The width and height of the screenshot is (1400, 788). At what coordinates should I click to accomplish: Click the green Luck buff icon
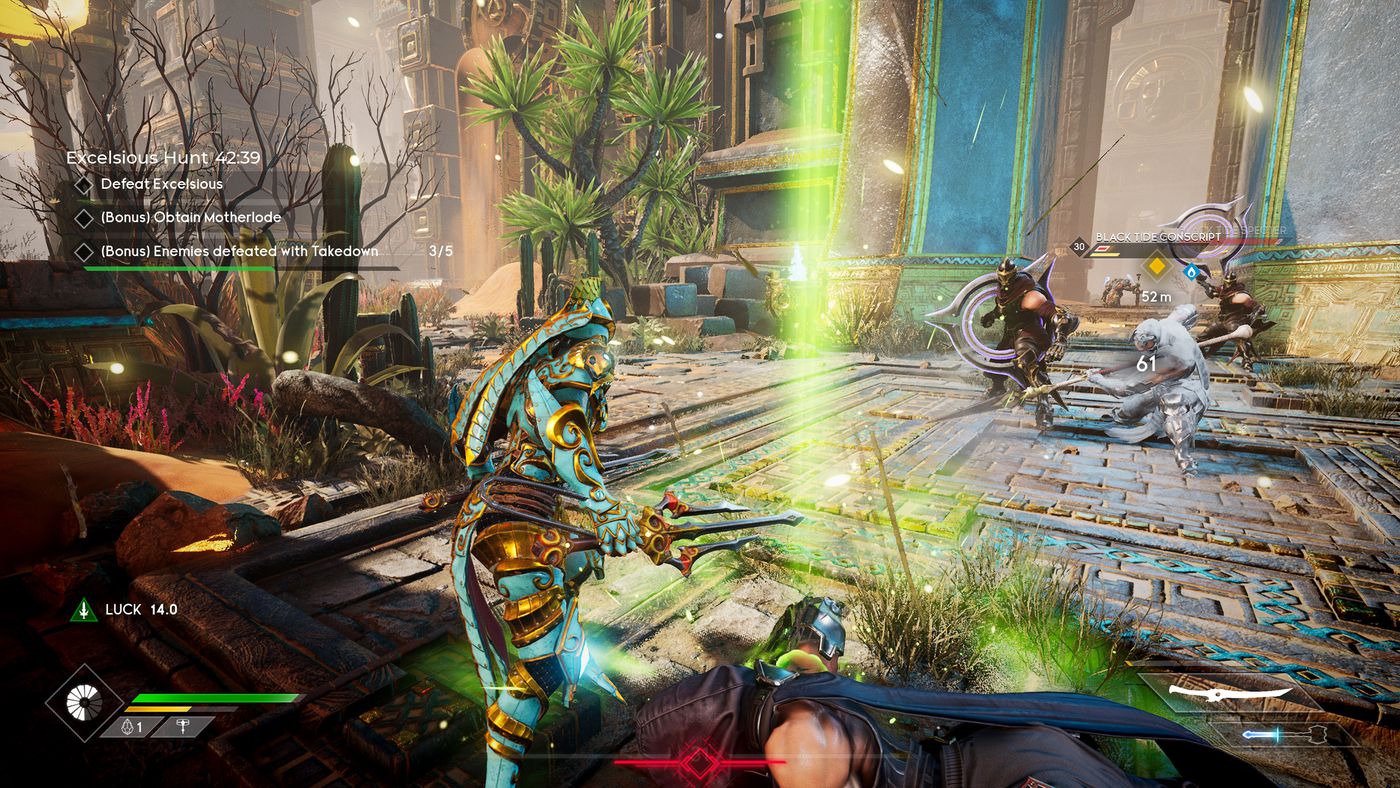point(84,610)
